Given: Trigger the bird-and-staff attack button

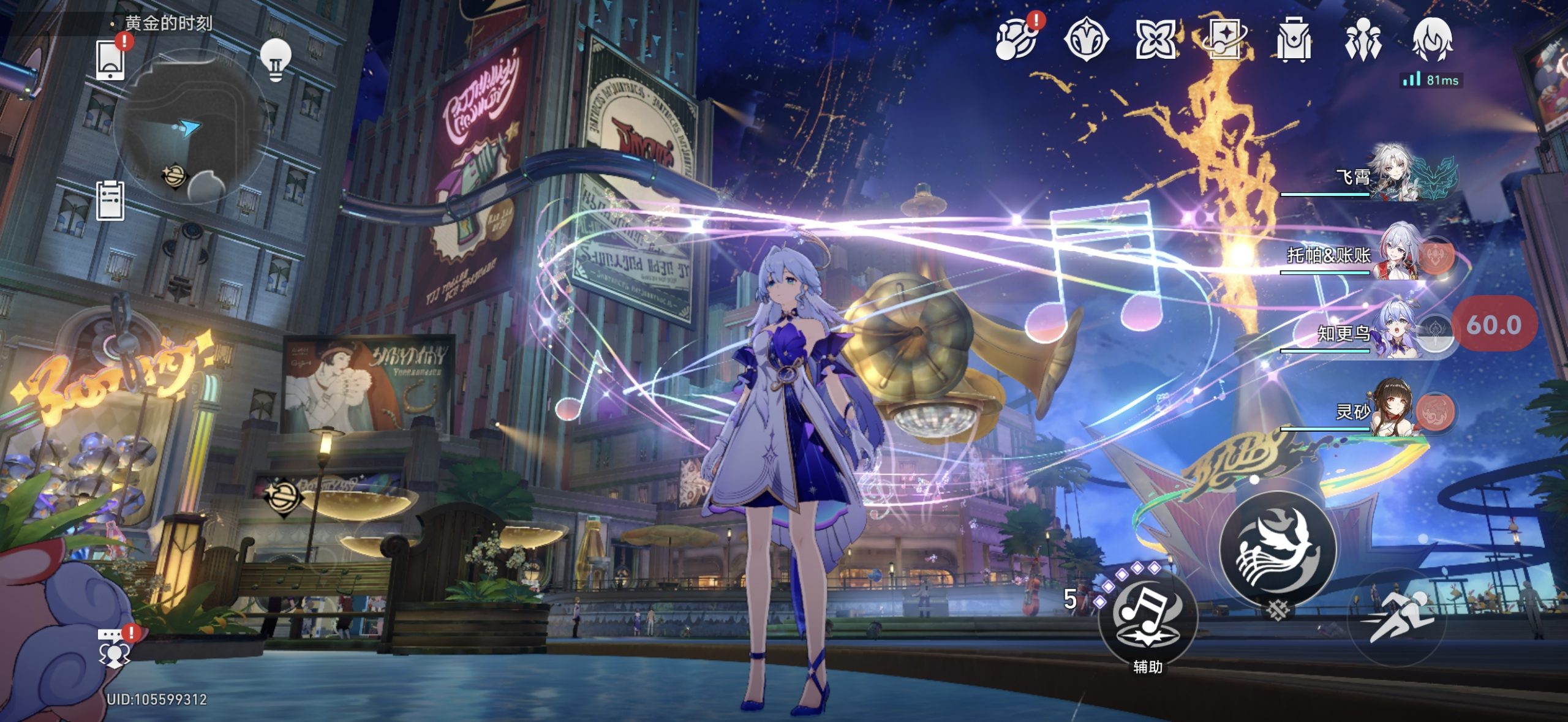Looking at the screenshot, I should pyautogui.click(x=1278, y=549).
